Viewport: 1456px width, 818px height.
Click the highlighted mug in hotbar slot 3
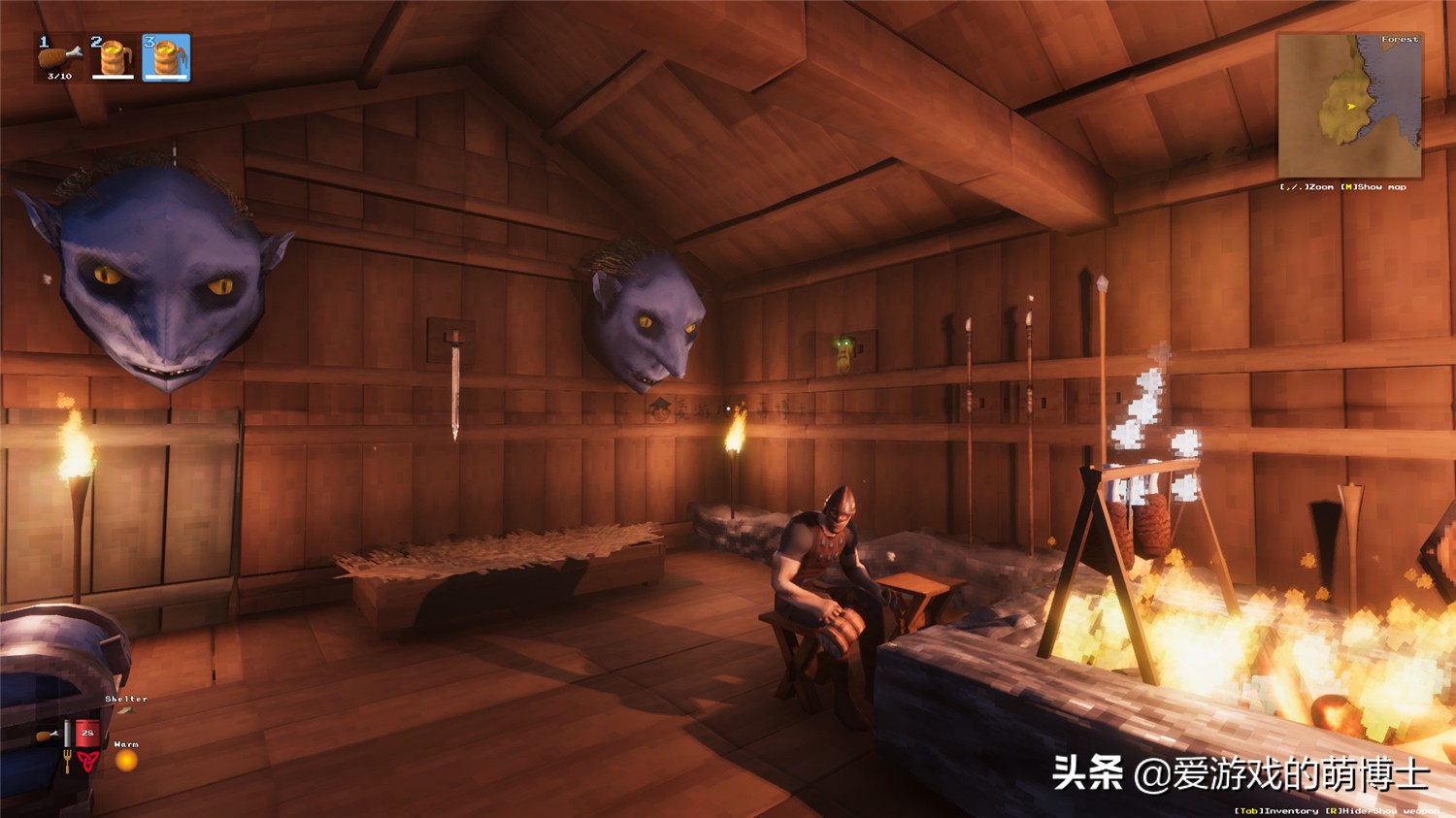(x=167, y=54)
